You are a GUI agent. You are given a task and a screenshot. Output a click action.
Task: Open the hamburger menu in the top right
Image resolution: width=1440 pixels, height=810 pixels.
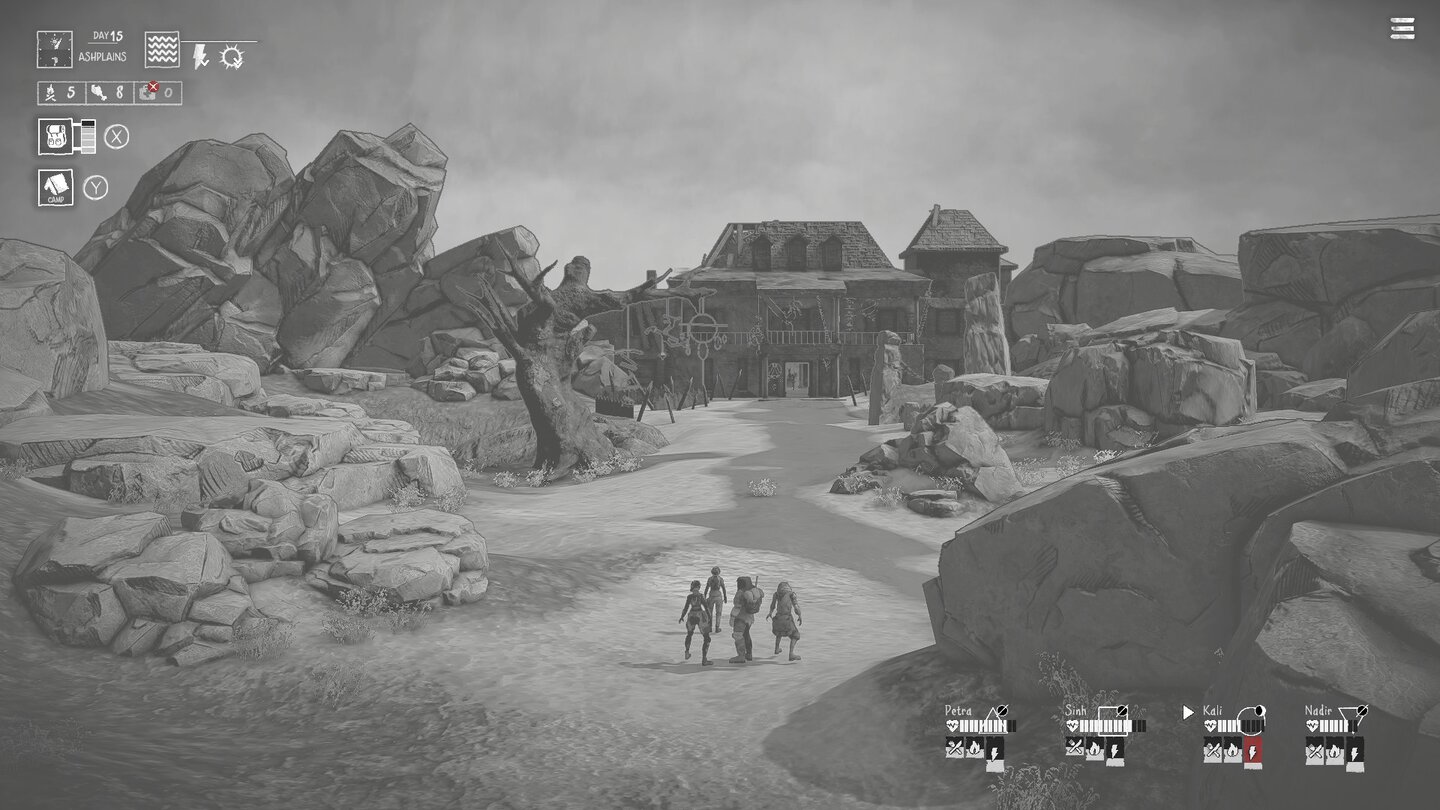1400,29
